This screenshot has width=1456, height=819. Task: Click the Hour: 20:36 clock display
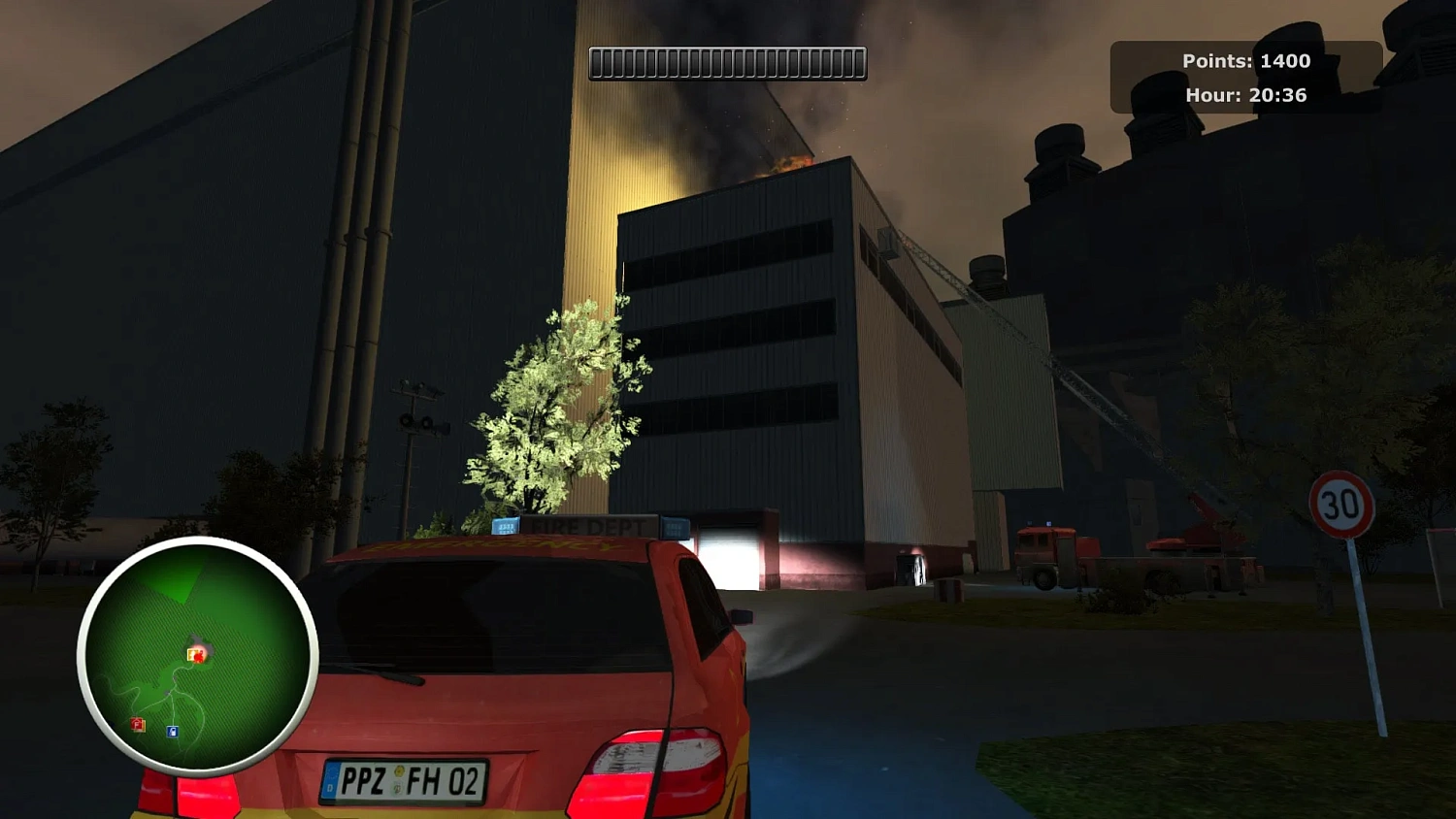click(x=1246, y=95)
